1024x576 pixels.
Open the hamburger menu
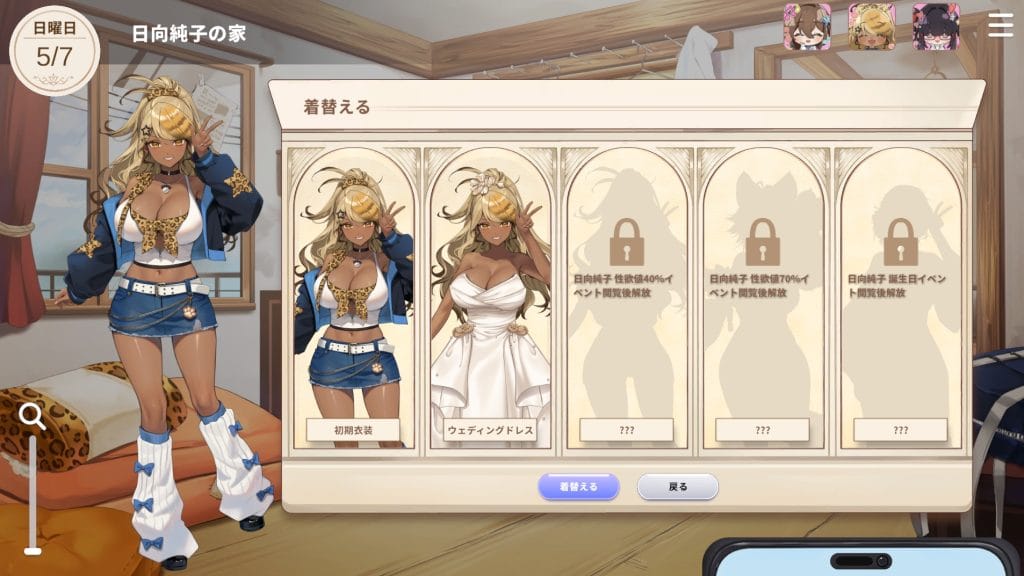tap(1000, 26)
